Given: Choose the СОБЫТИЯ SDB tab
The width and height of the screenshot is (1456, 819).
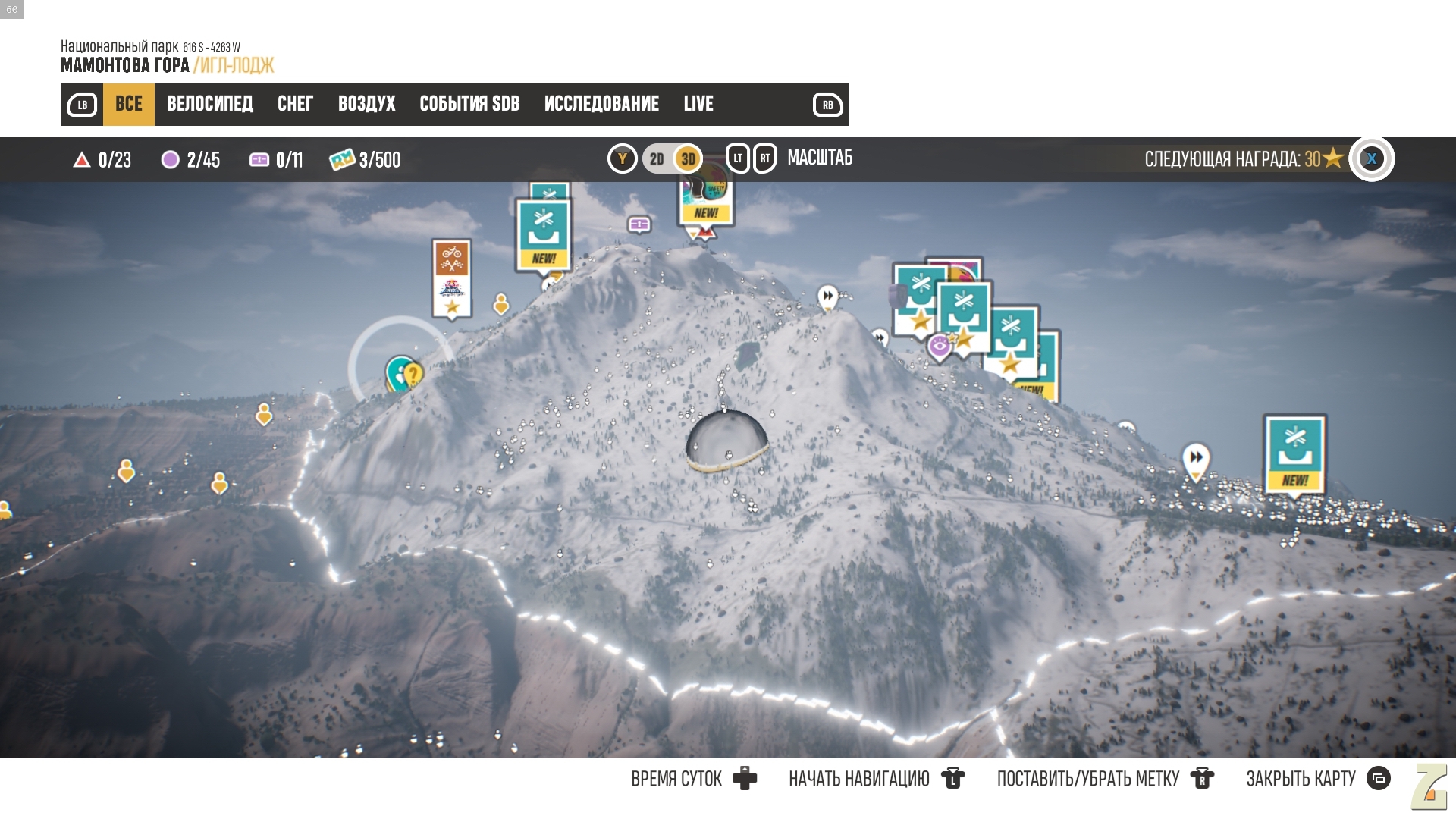Looking at the screenshot, I should click(469, 104).
